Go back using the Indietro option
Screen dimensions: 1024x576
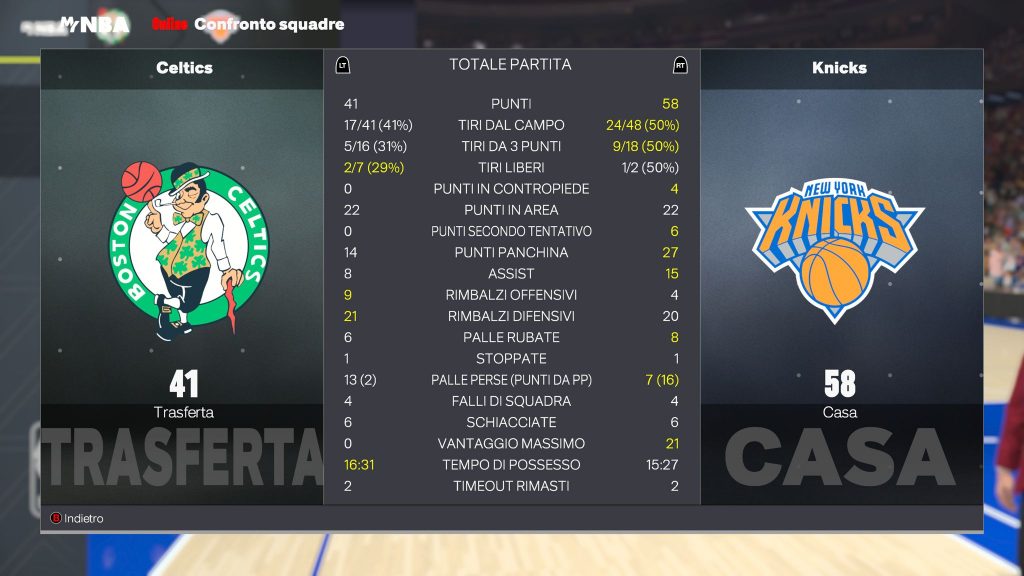pyautogui.click(x=78, y=519)
